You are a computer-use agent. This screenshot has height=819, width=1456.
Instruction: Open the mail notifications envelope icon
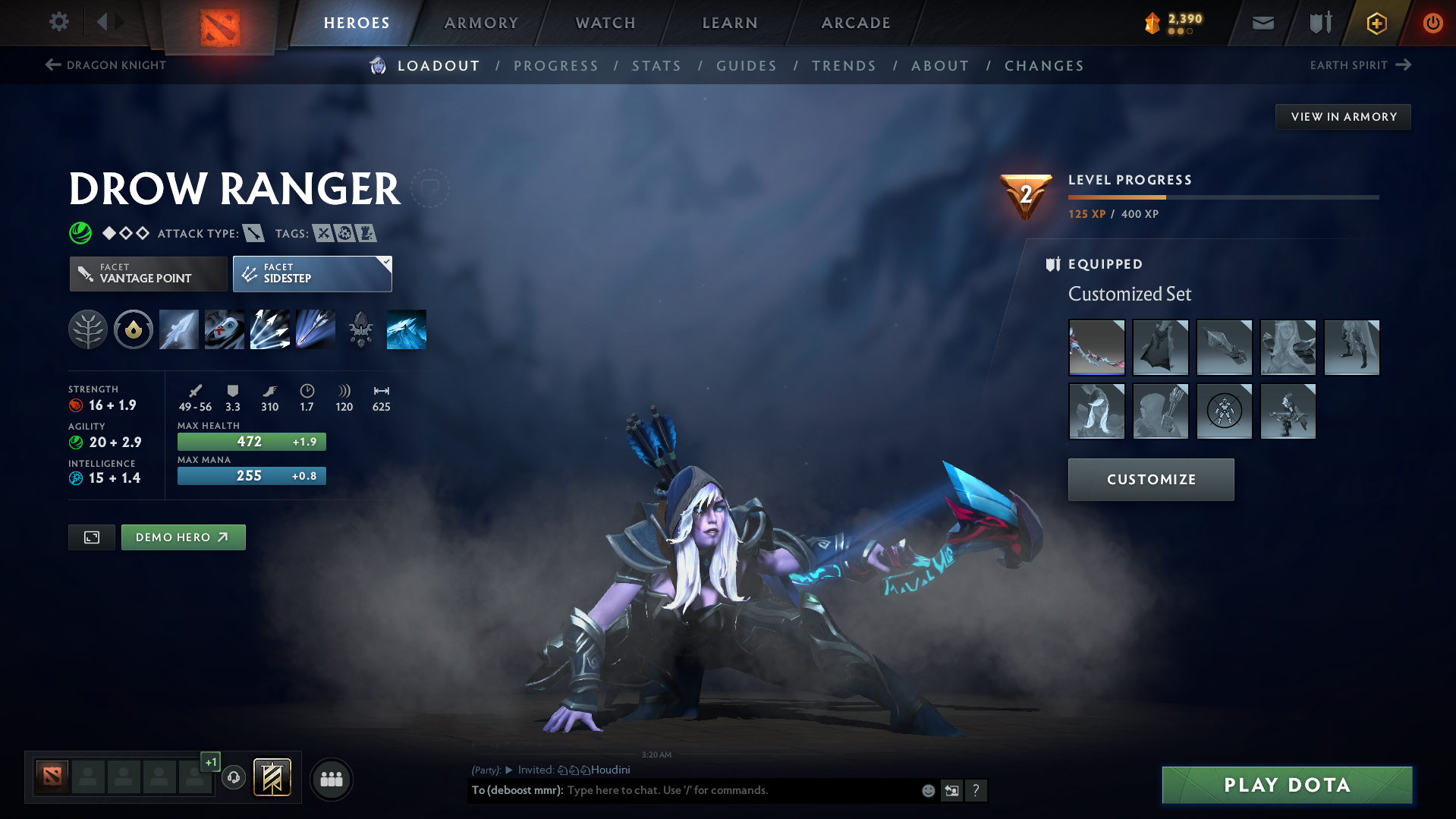pos(1262,23)
